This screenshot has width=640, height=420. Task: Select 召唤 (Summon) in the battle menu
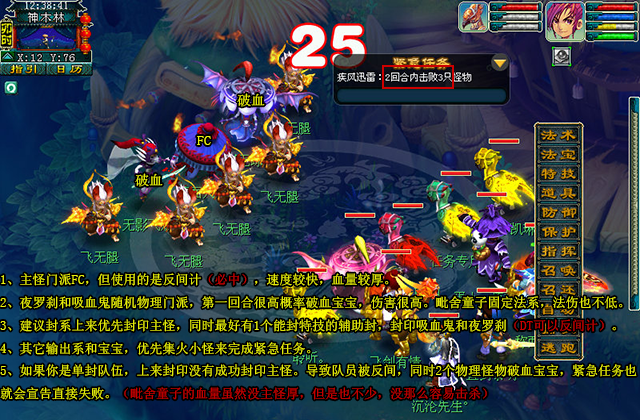coord(559,270)
